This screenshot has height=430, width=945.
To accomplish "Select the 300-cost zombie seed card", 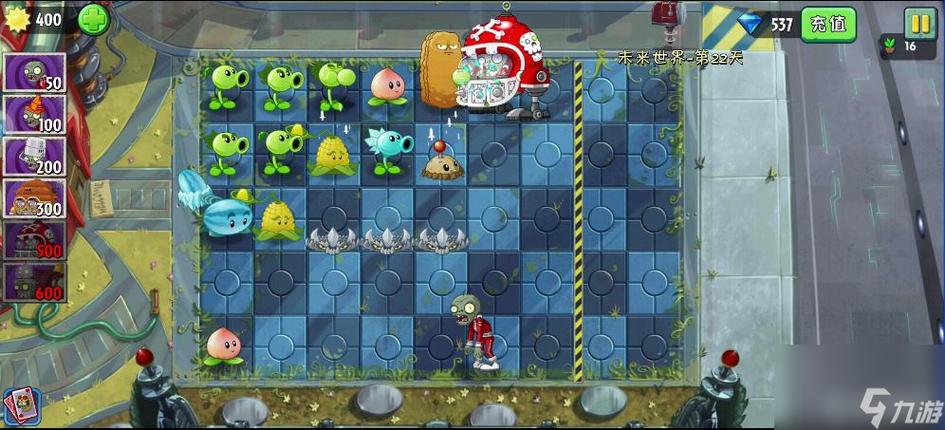I will 35,198.
